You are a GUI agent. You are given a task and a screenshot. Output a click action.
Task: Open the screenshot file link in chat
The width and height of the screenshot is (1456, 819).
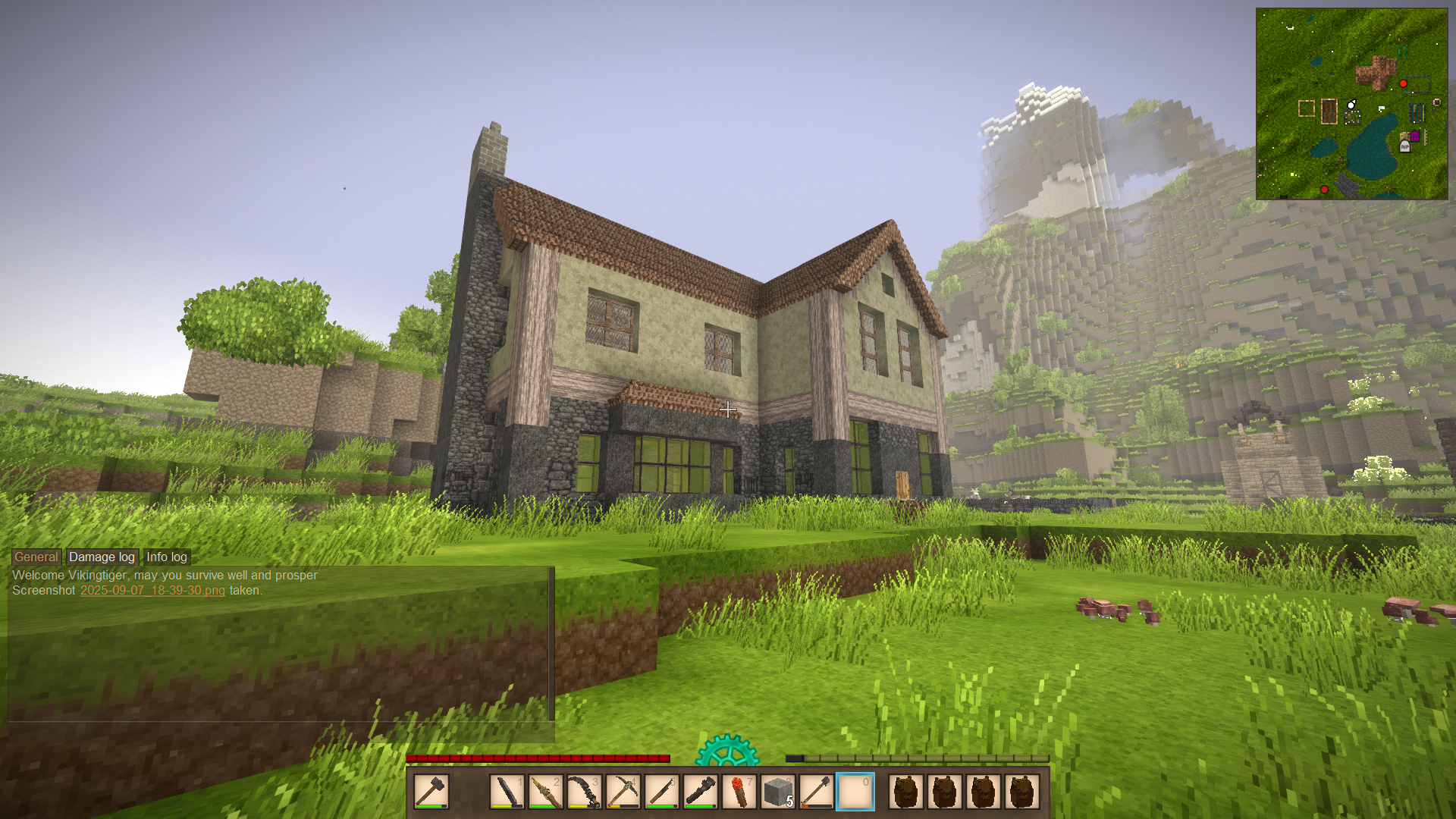pos(152,590)
